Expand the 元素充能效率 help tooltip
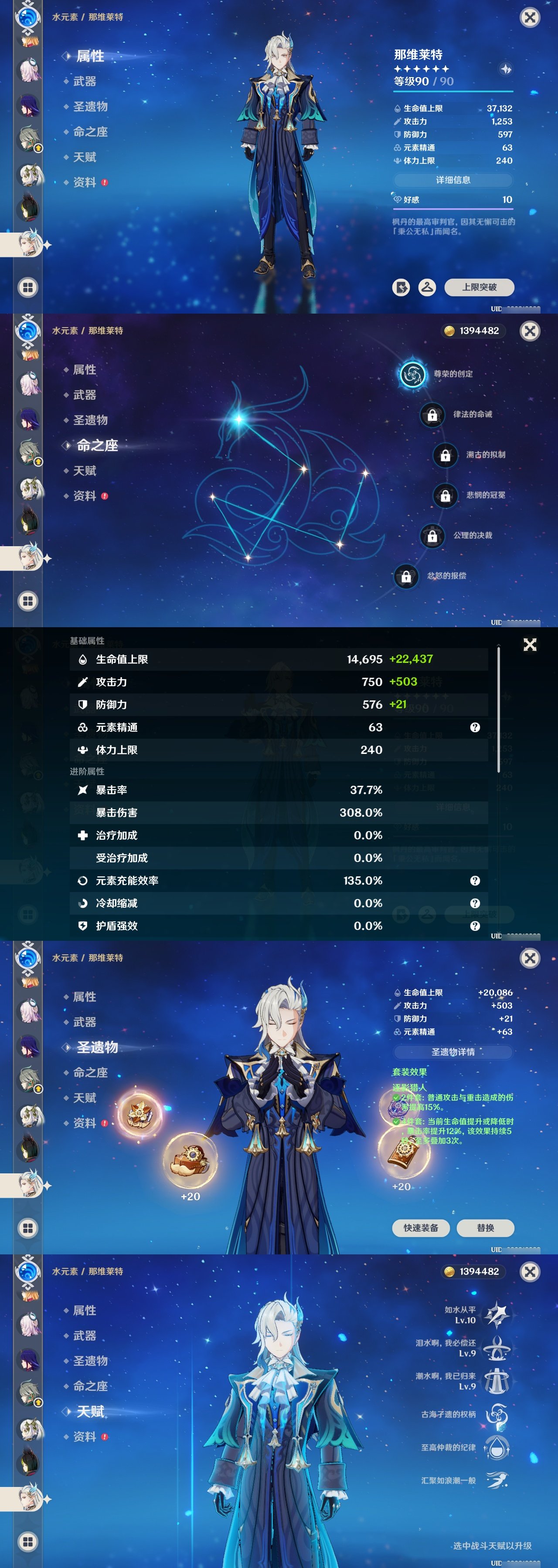This screenshot has height=1568, width=558. (x=473, y=881)
